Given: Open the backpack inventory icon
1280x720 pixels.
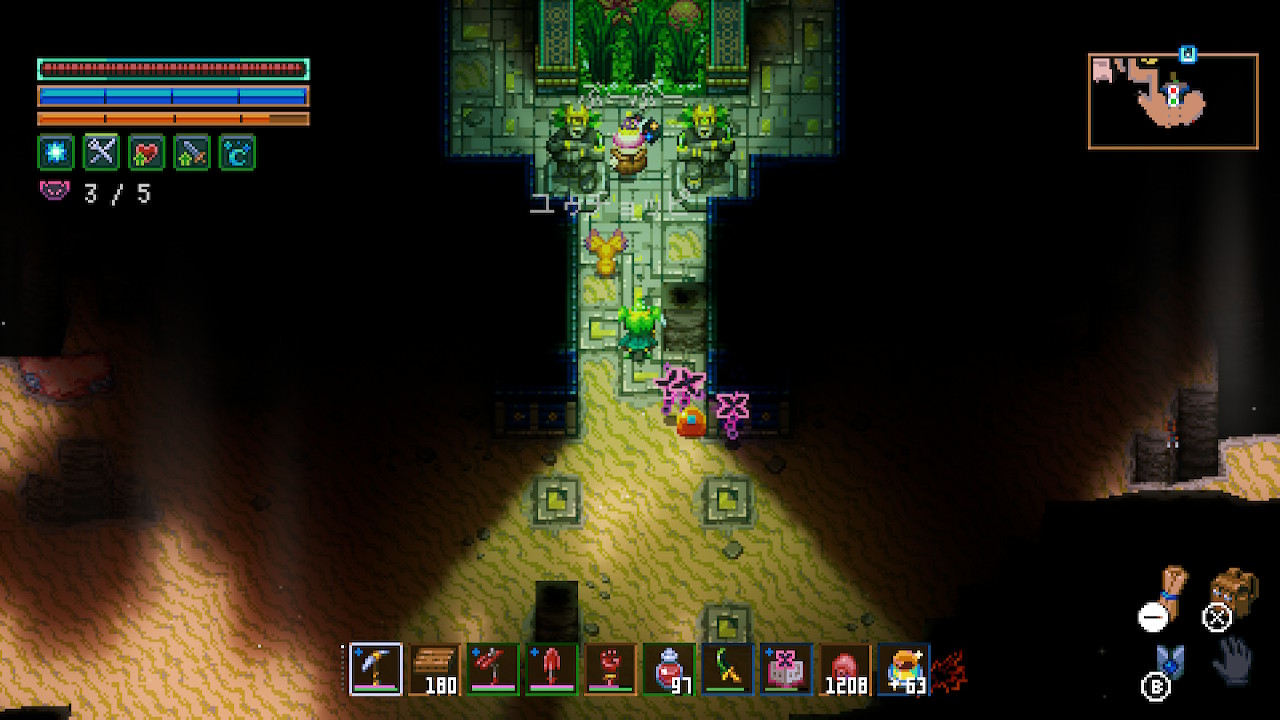Looking at the screenshot, I should [x=1232, y=590].
